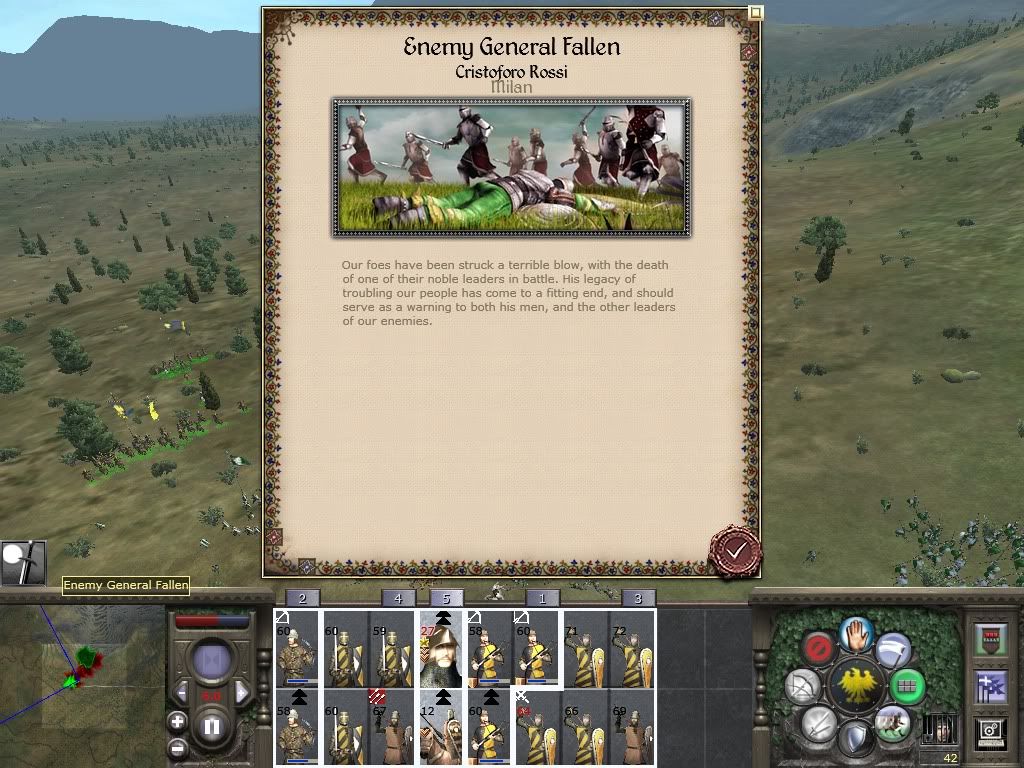Screen dimensions: 1024x768
Task: Confirm the Enemy General Fallen message
Action: coord(735,551)
